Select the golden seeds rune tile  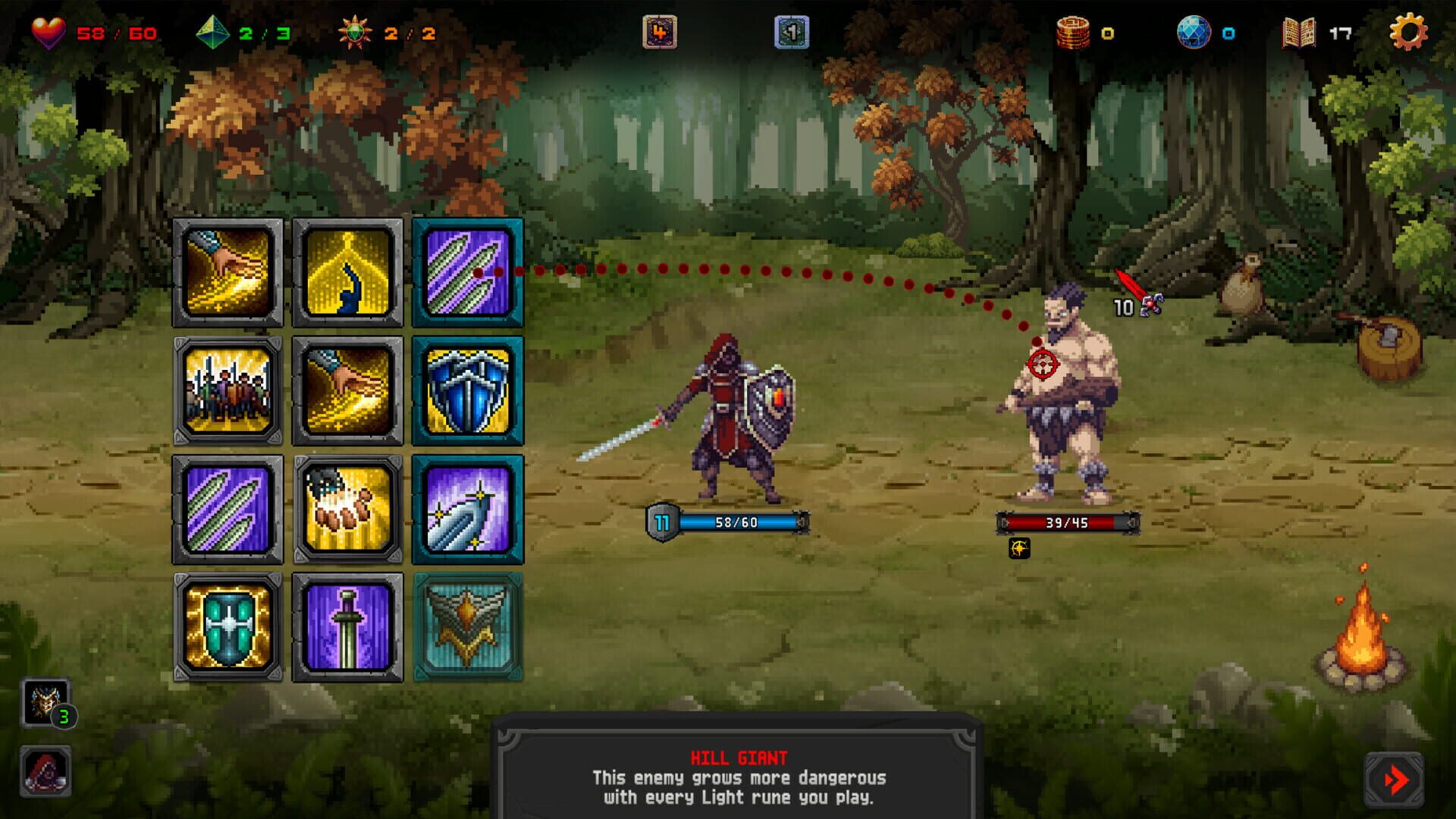point(347,510)
